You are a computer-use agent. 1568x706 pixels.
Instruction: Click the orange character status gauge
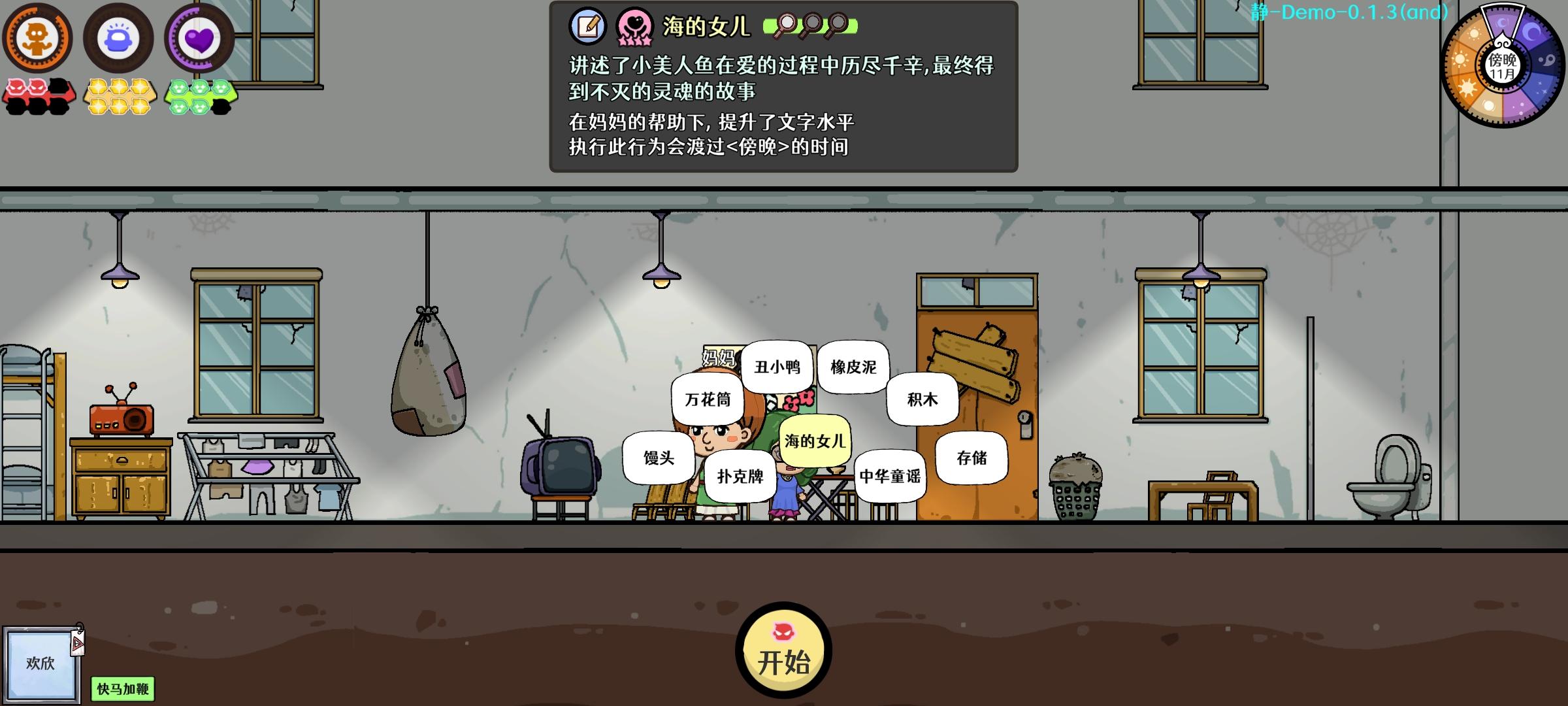point(37,37)
